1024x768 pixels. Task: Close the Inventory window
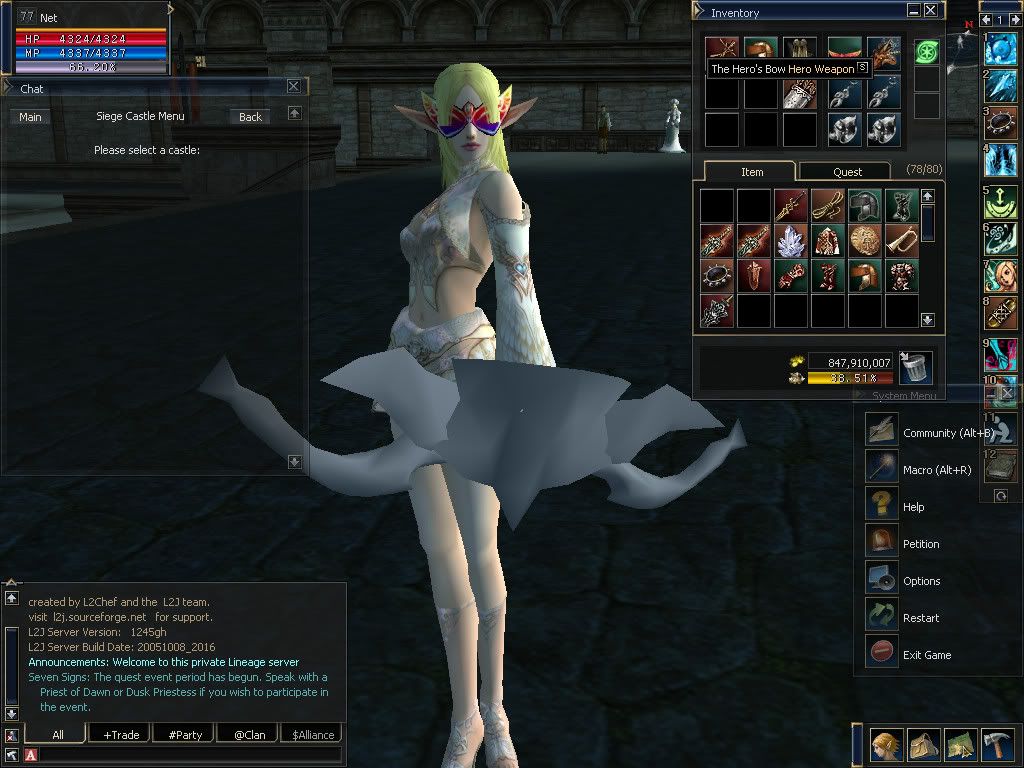(931, 11)
